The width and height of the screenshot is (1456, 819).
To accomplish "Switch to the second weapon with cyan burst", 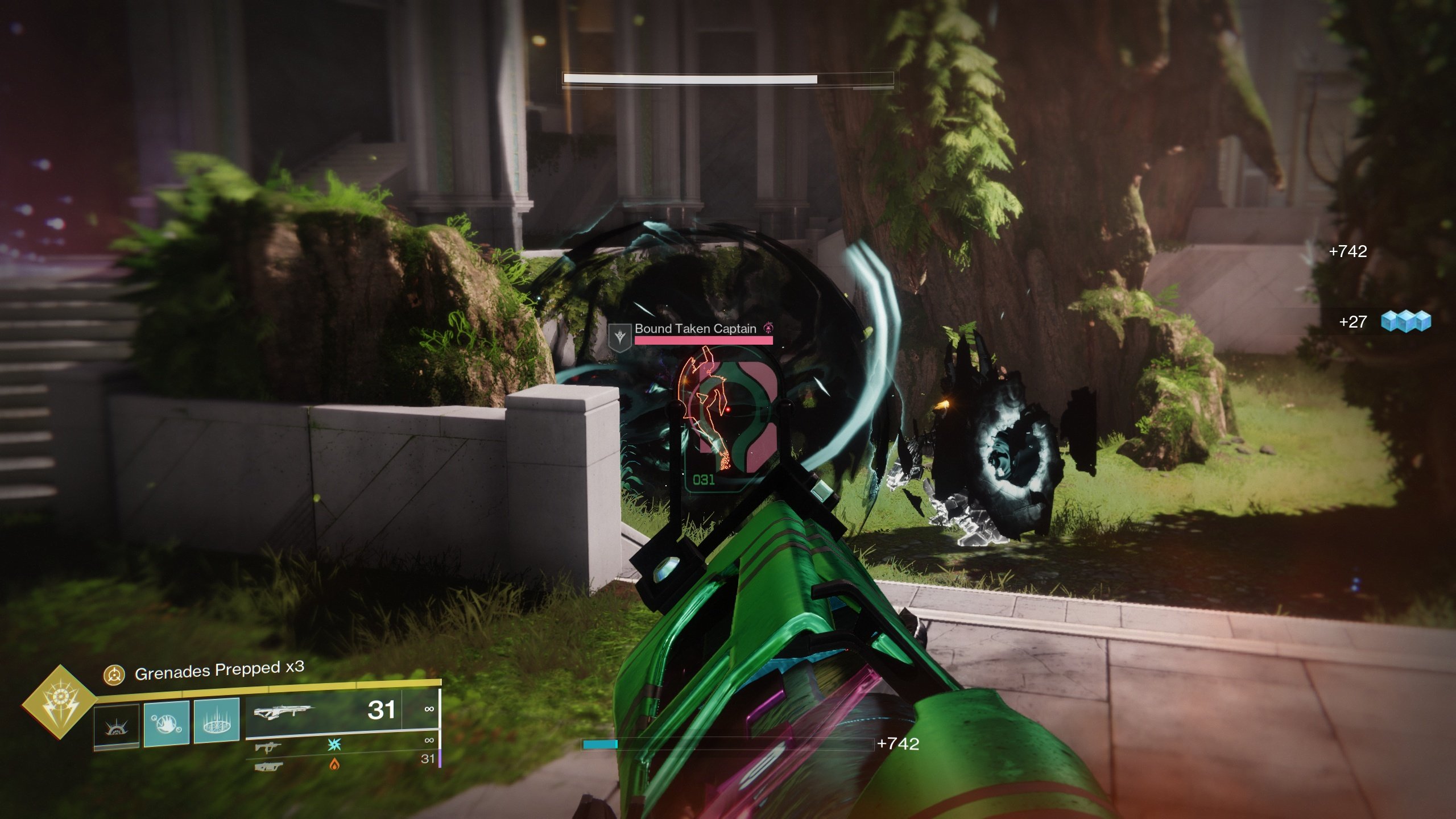I will (x=268, y=746).
